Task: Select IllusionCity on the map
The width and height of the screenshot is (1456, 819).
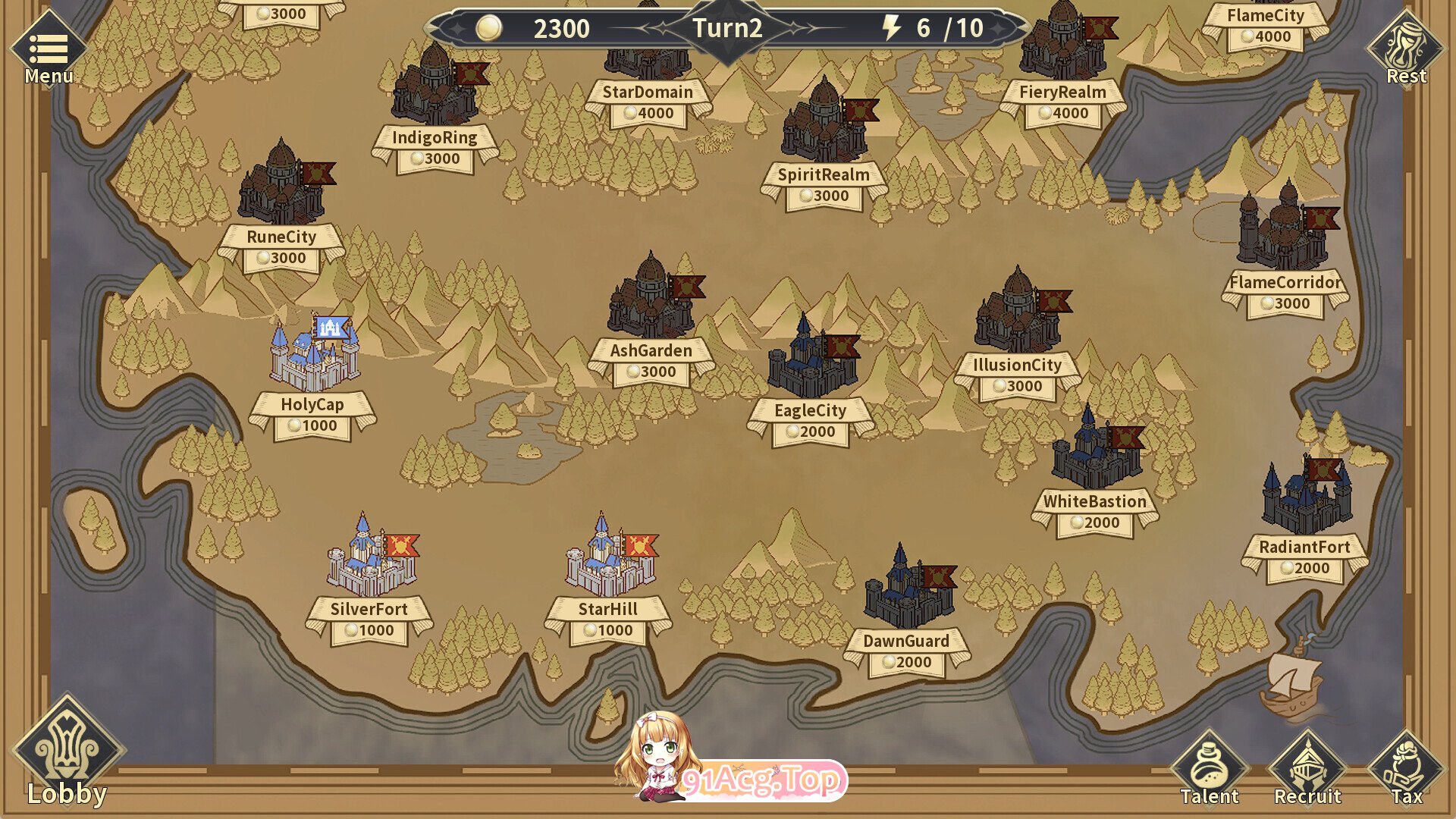Action: (1018, 312)
